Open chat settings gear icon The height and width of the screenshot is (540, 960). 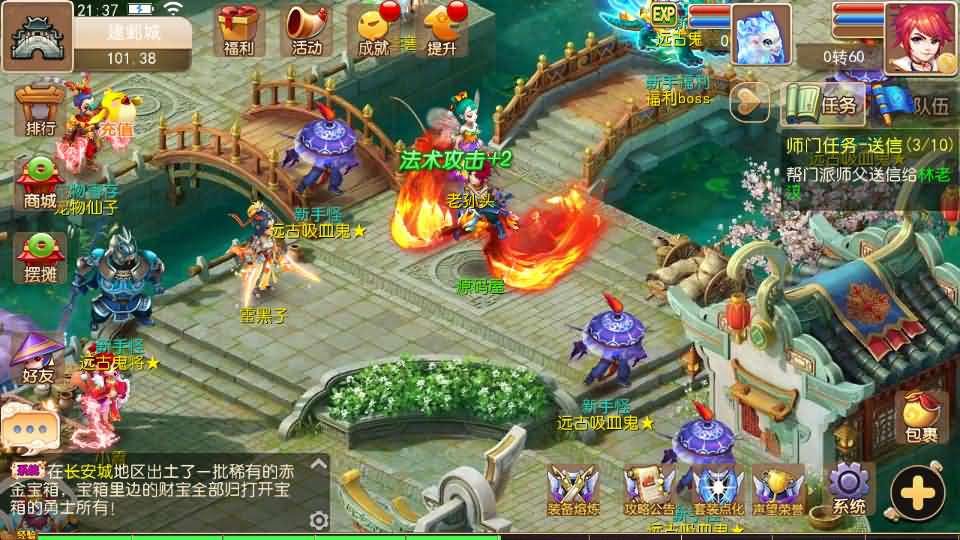click(x=319, y=520)
